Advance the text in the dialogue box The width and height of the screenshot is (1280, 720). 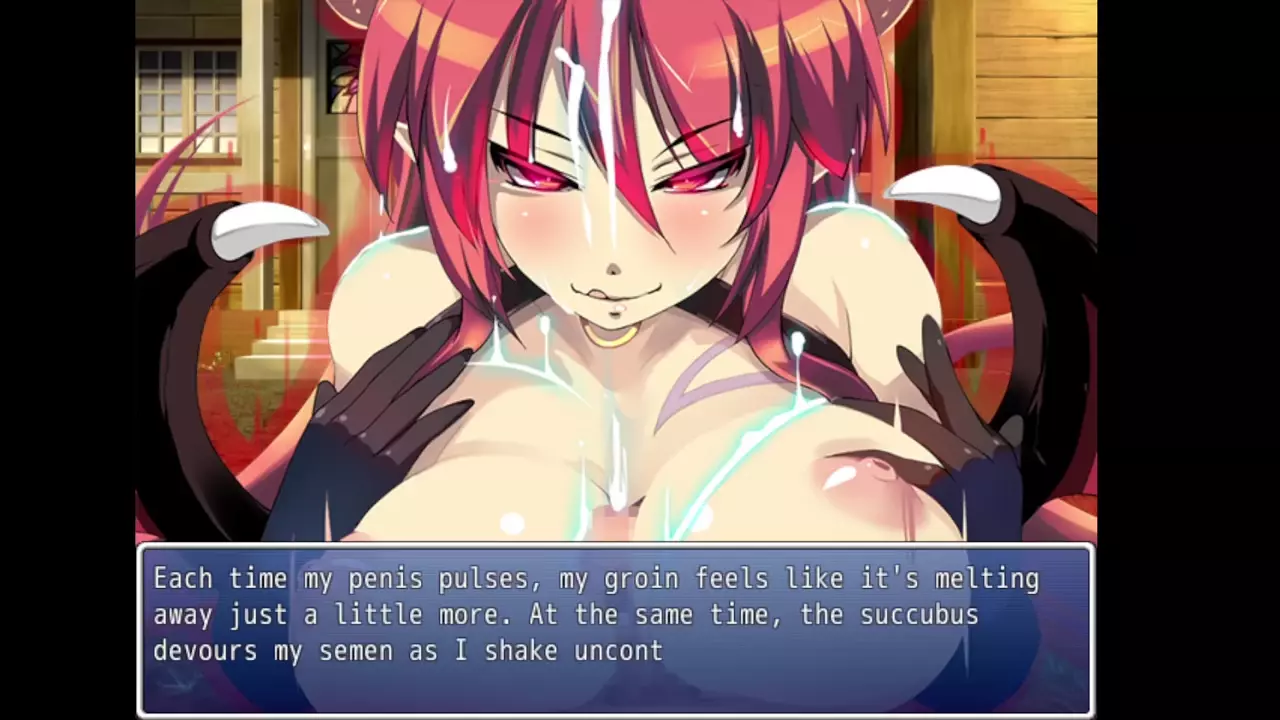tap(615, 629)
